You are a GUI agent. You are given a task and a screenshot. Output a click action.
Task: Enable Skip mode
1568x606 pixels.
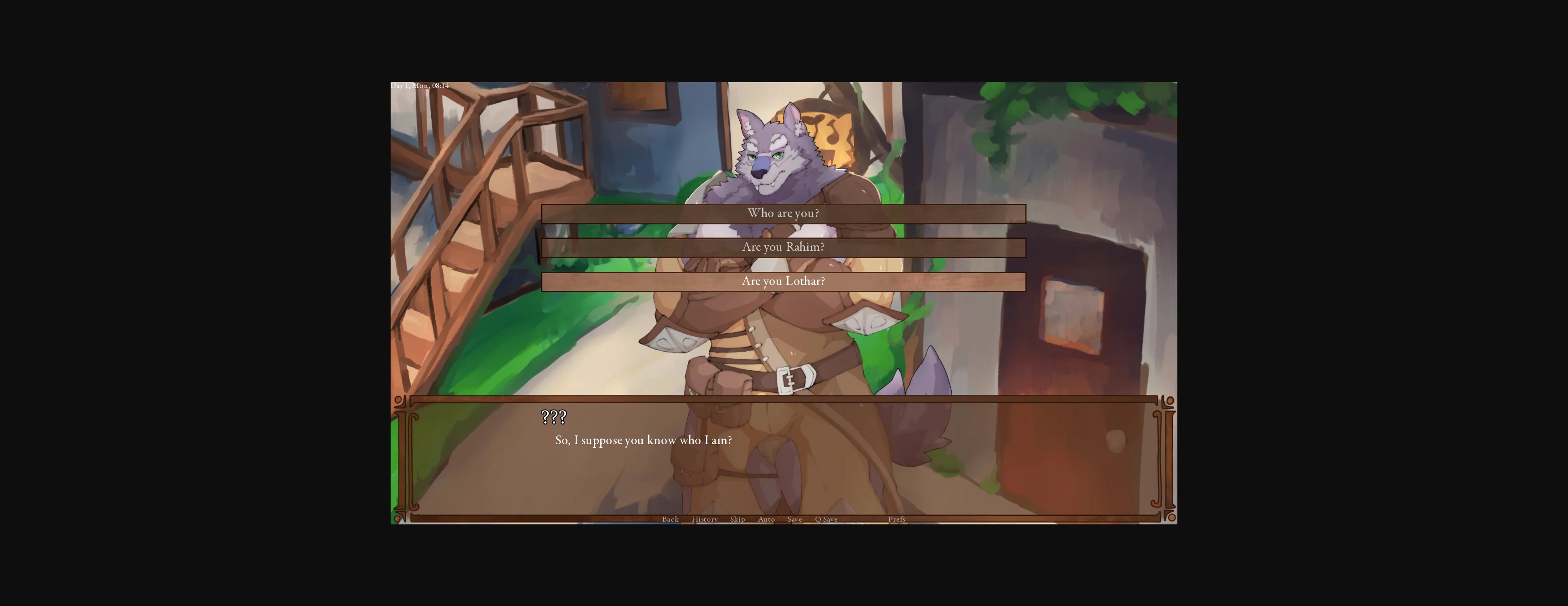[738, 519]
